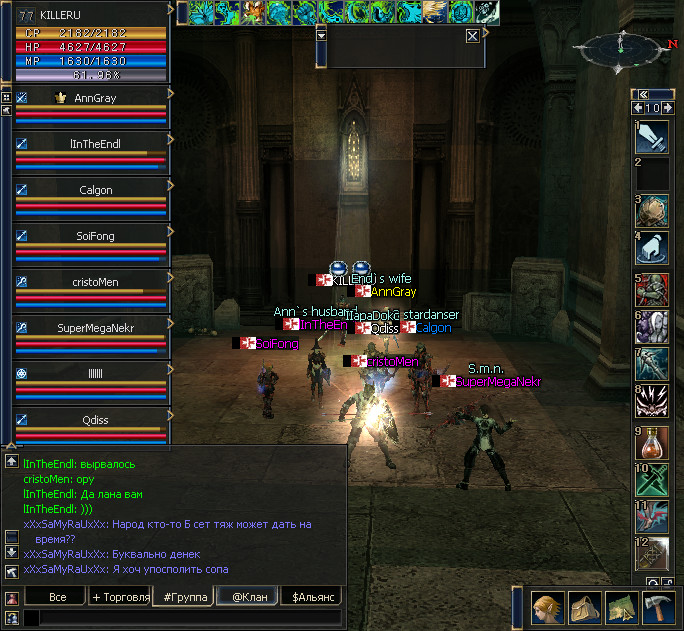The height and width of the screenshot is (631, 684).
Task: Activate the crossed green swords skill
Action: [652, 481]
